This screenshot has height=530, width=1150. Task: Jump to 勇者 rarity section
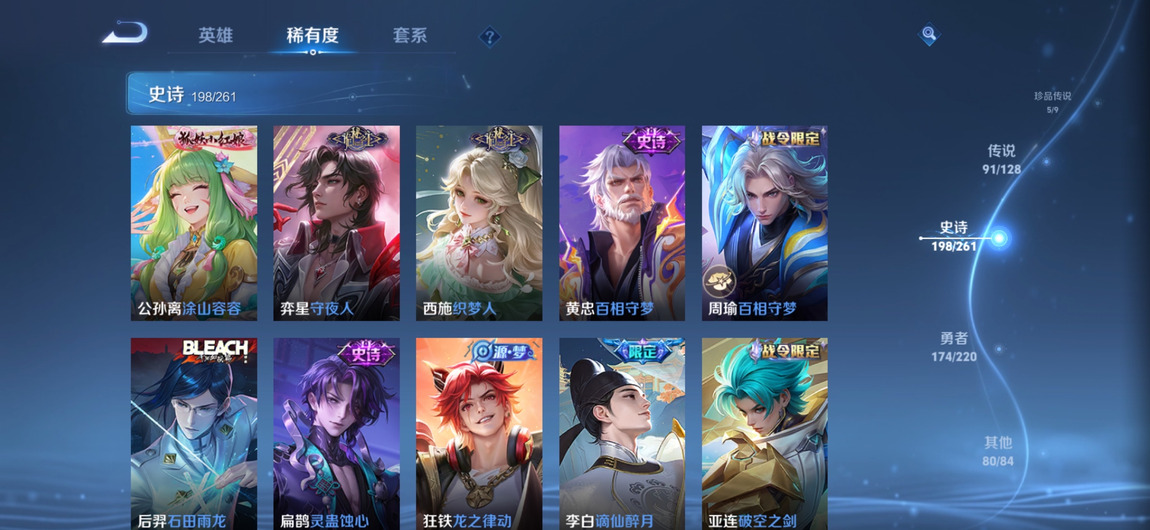click(x=954, y=346)
